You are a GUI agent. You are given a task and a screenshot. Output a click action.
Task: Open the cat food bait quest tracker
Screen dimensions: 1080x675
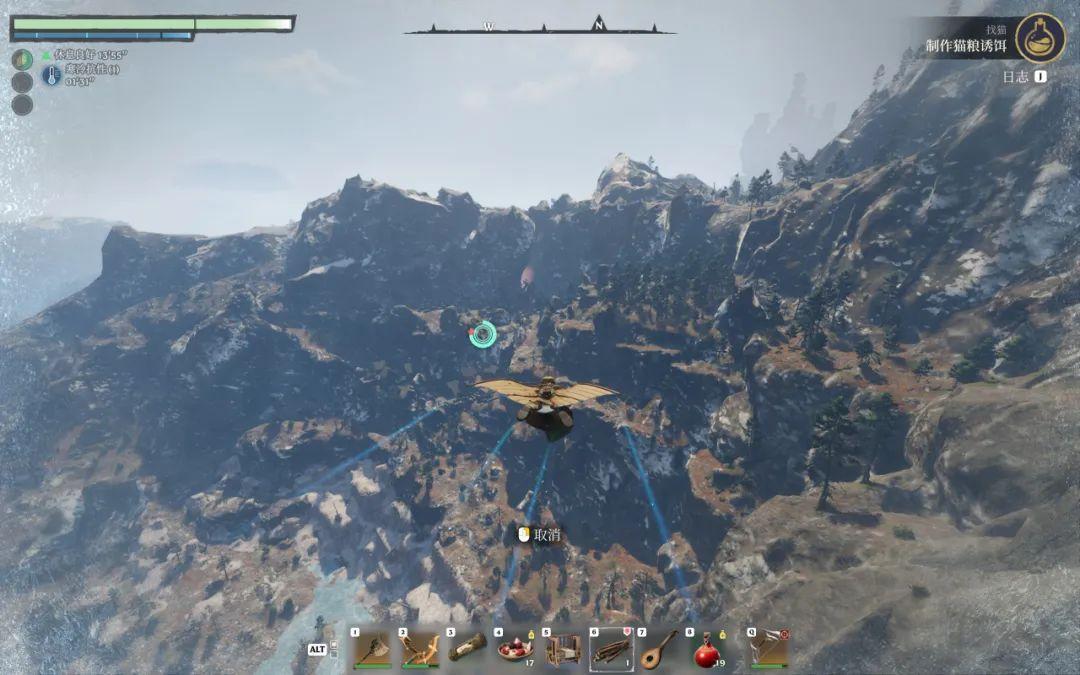pyautogui.click(x=964, y=46)
